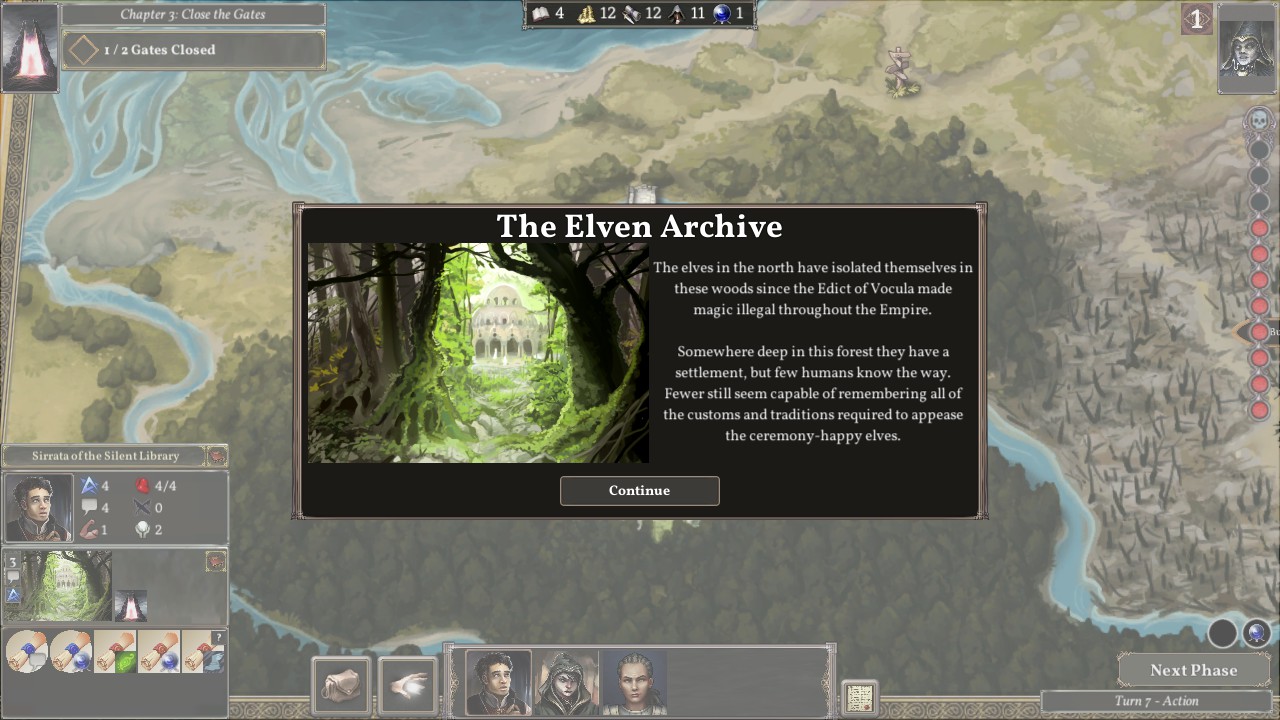Open the pouch icon near bottom center
Screen dimensions: 1280x720
(341, 684)
